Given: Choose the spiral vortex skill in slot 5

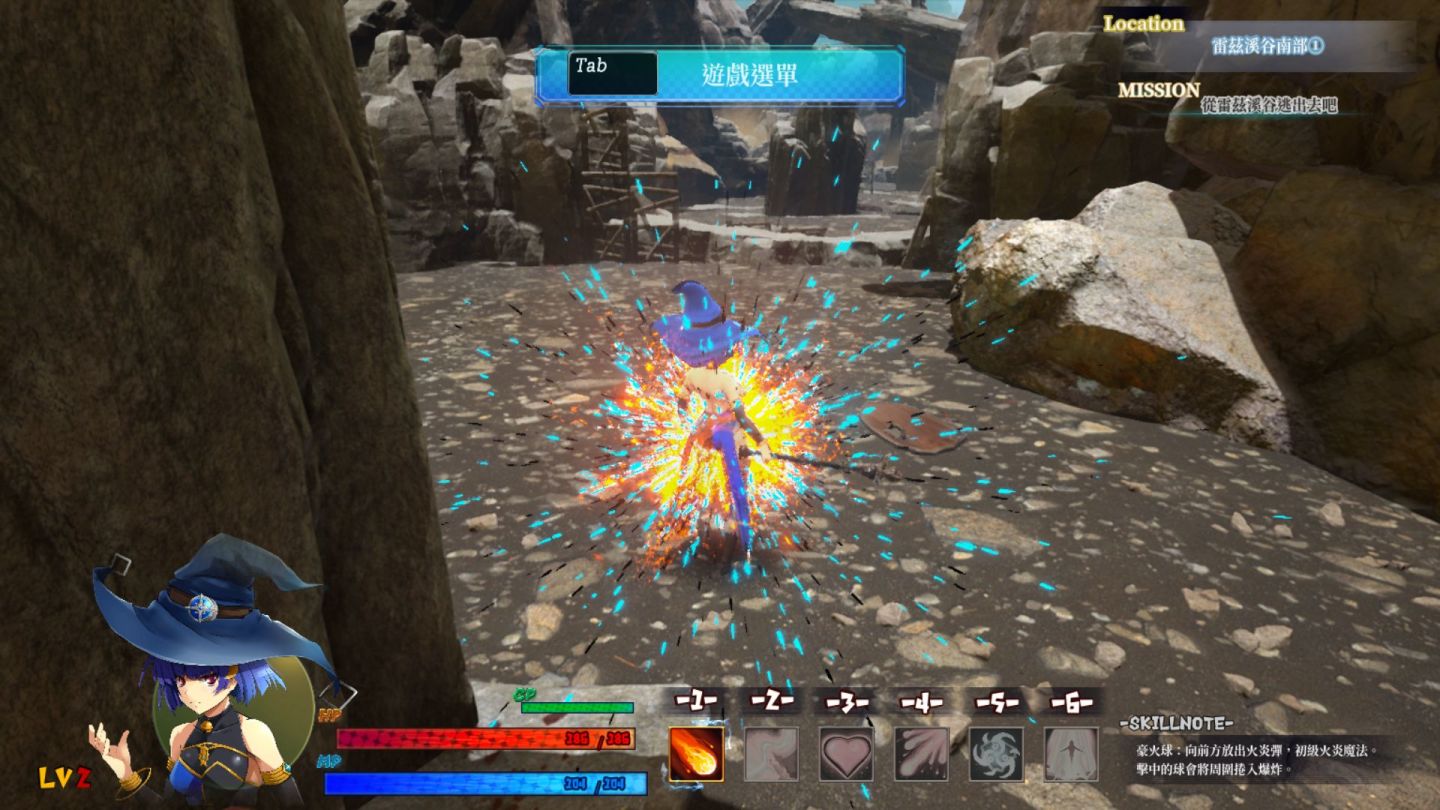Looking at the screenshot, I should pos(996,753).
